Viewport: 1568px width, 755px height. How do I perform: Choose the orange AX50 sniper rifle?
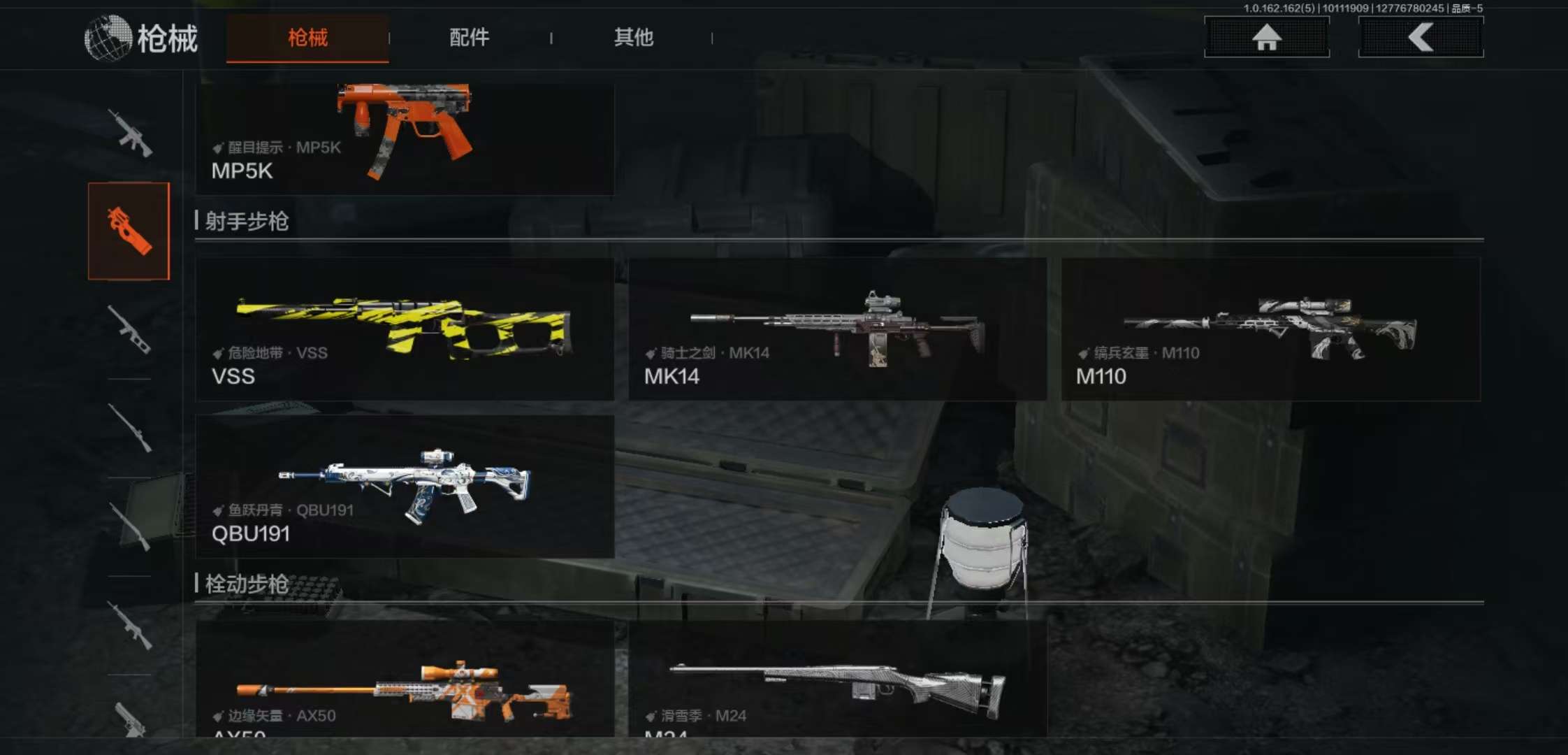tap(405, 679)
